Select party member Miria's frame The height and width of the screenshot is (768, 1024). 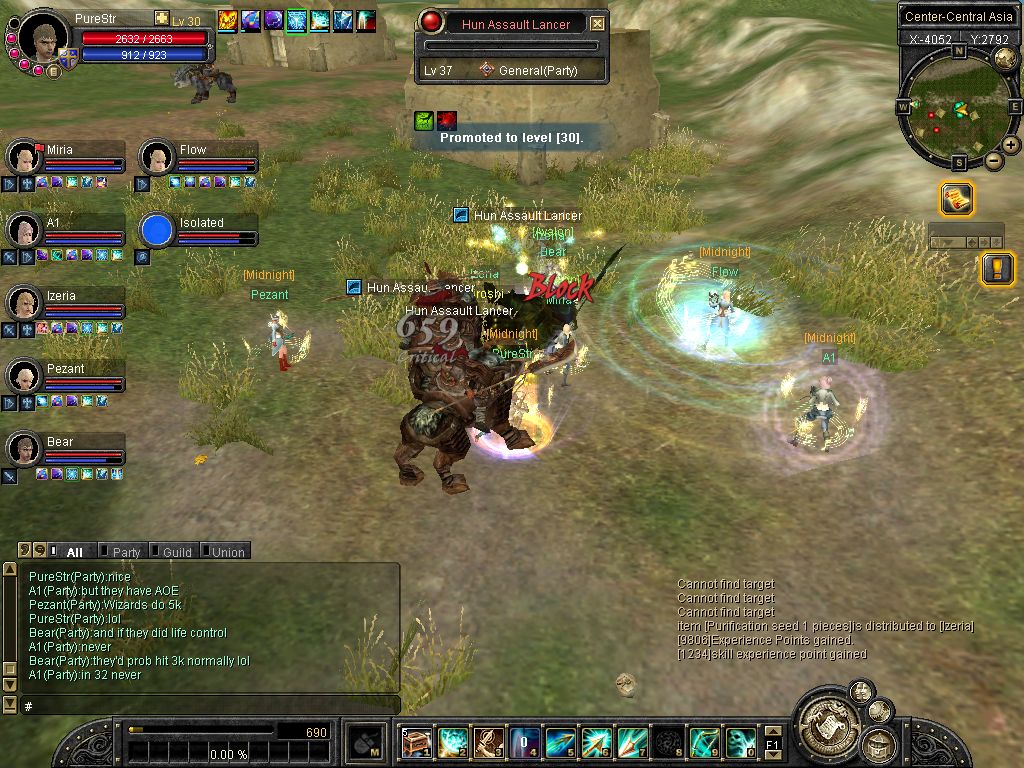(66, 157)
